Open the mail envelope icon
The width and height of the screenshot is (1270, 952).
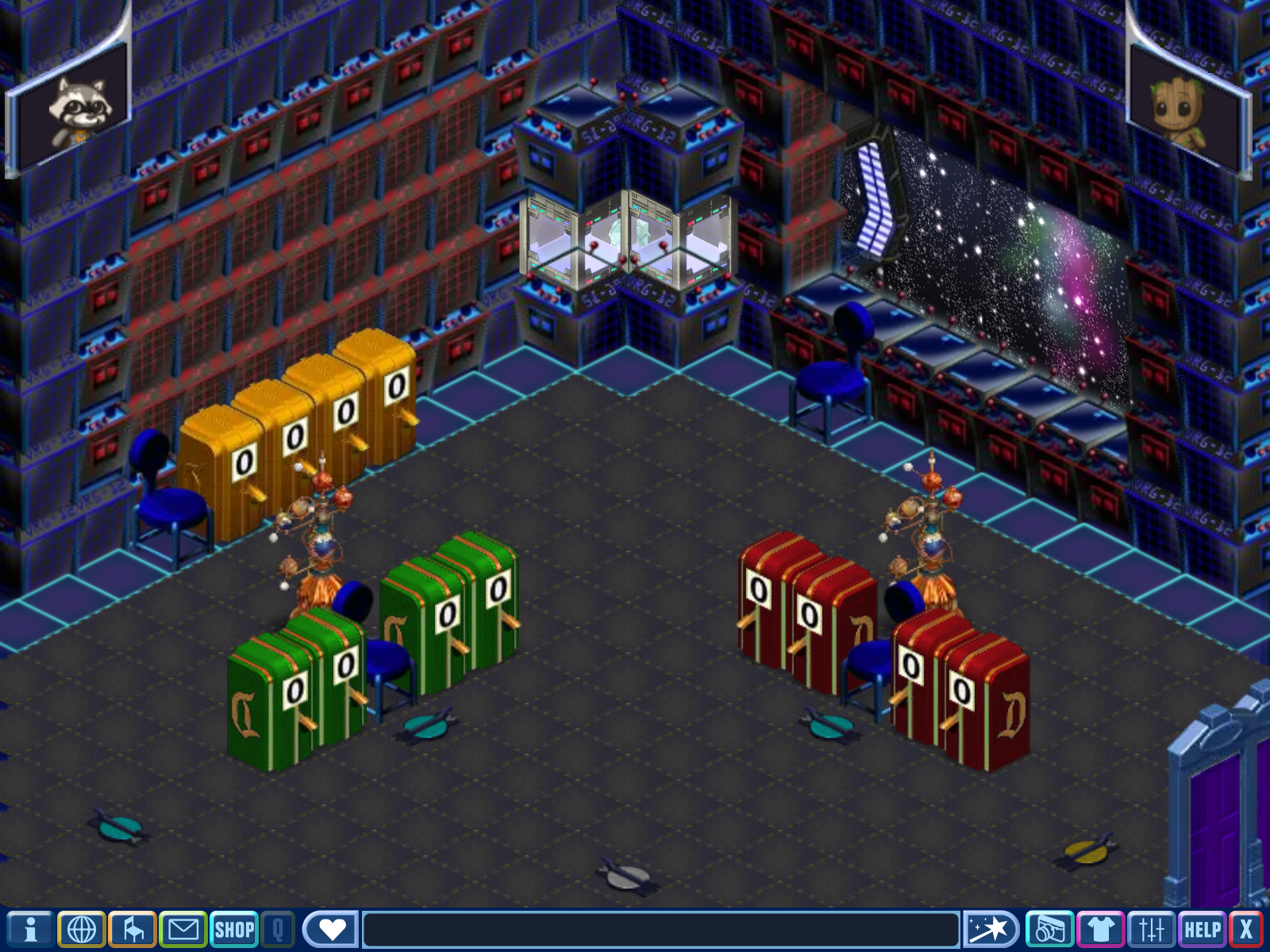point(183,929)
